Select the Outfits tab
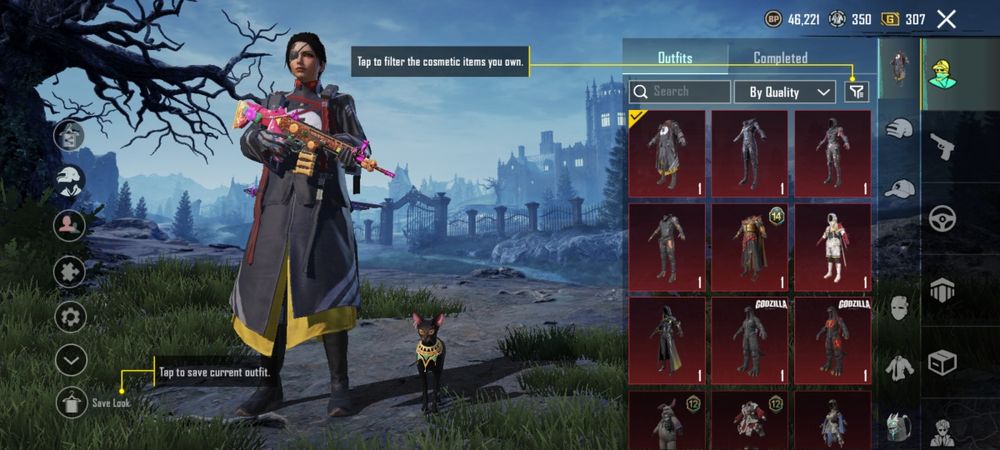This screenshot has height=450, width=1000. point(675,58)
